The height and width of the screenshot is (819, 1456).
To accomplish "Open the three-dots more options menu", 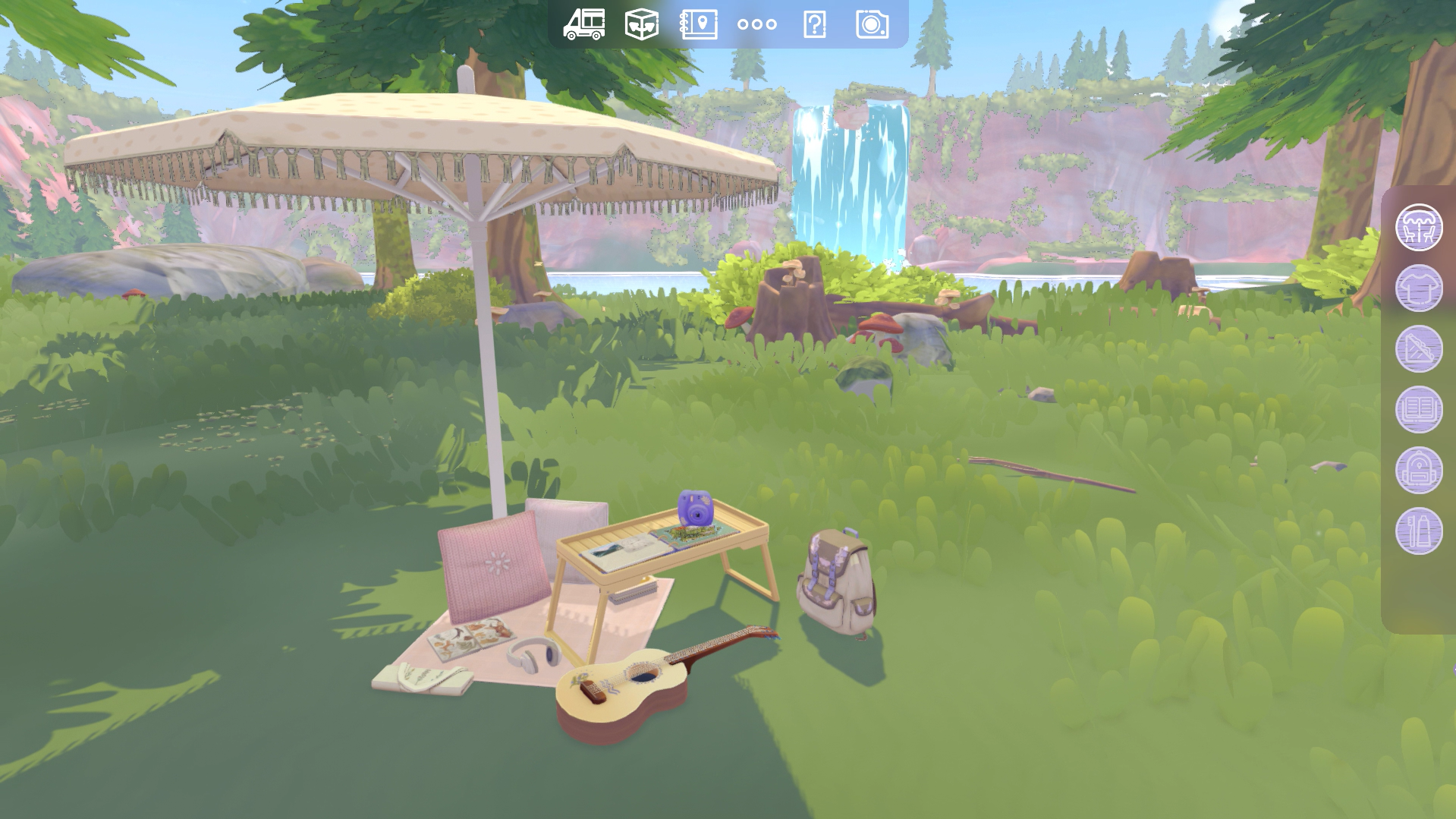I will point(756,24).
